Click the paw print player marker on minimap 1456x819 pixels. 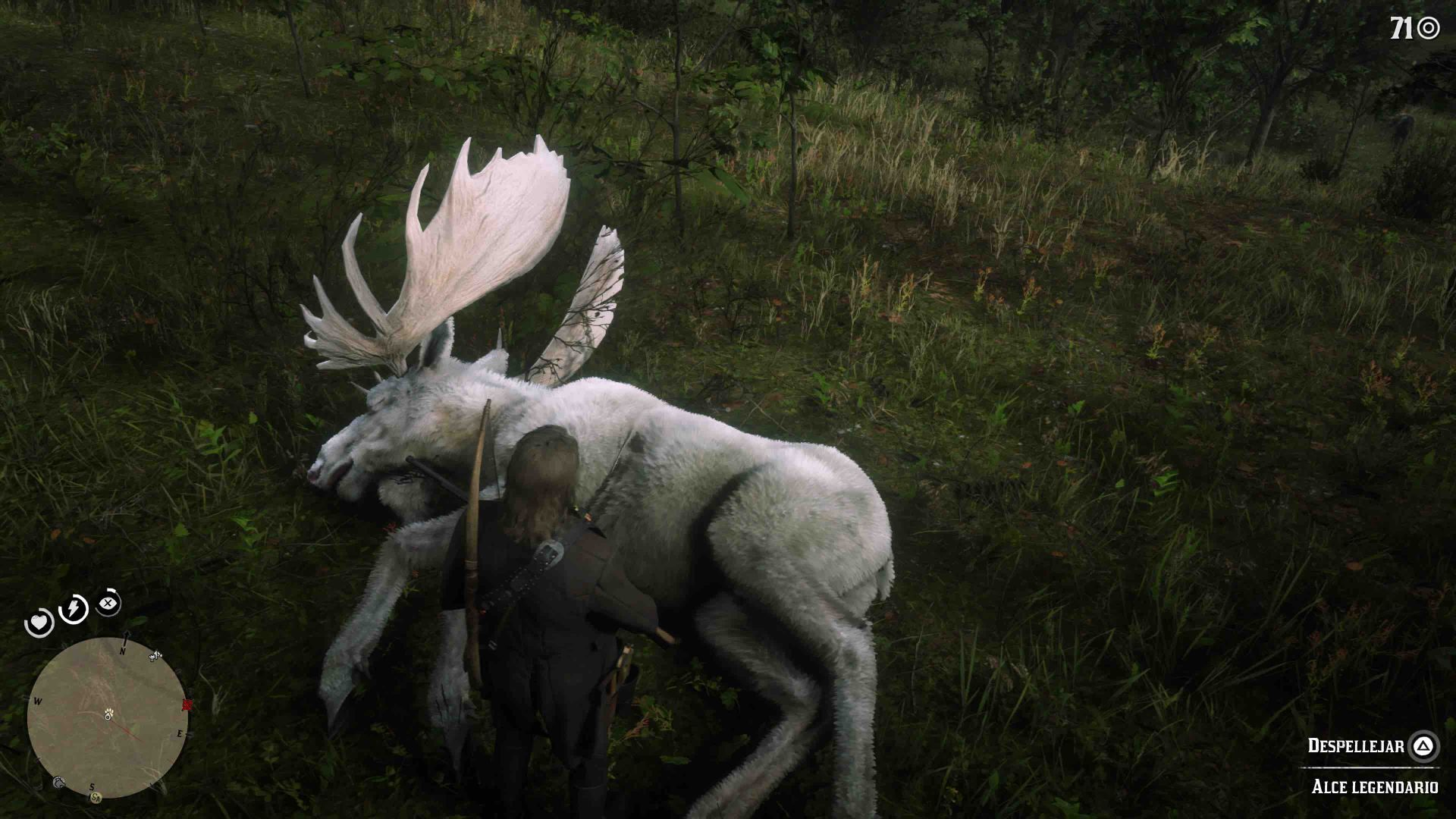[108, 716]
